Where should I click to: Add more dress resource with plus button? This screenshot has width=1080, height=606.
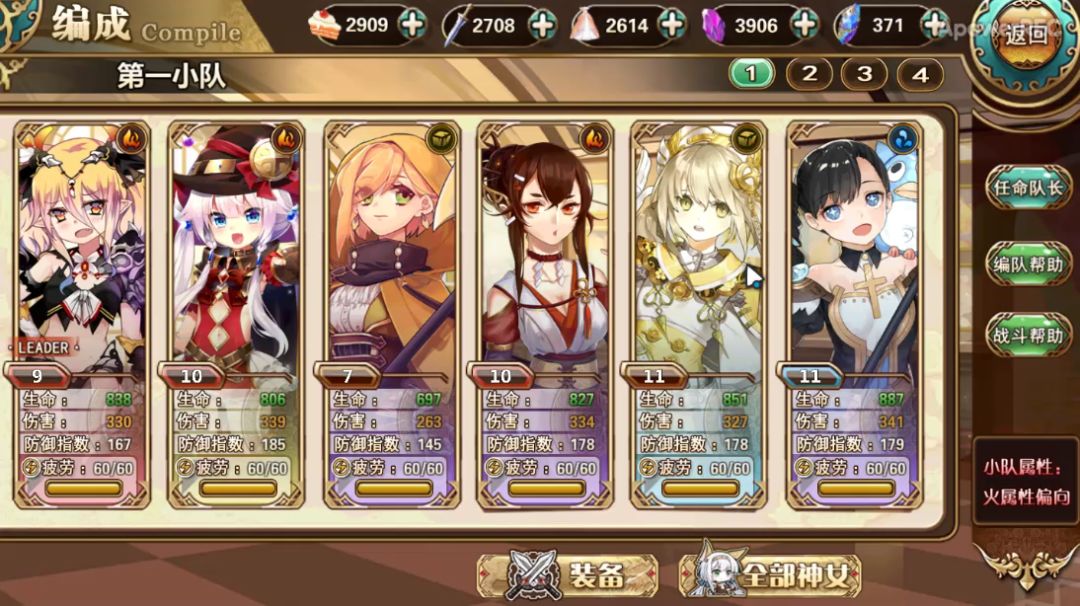[672, 25]
